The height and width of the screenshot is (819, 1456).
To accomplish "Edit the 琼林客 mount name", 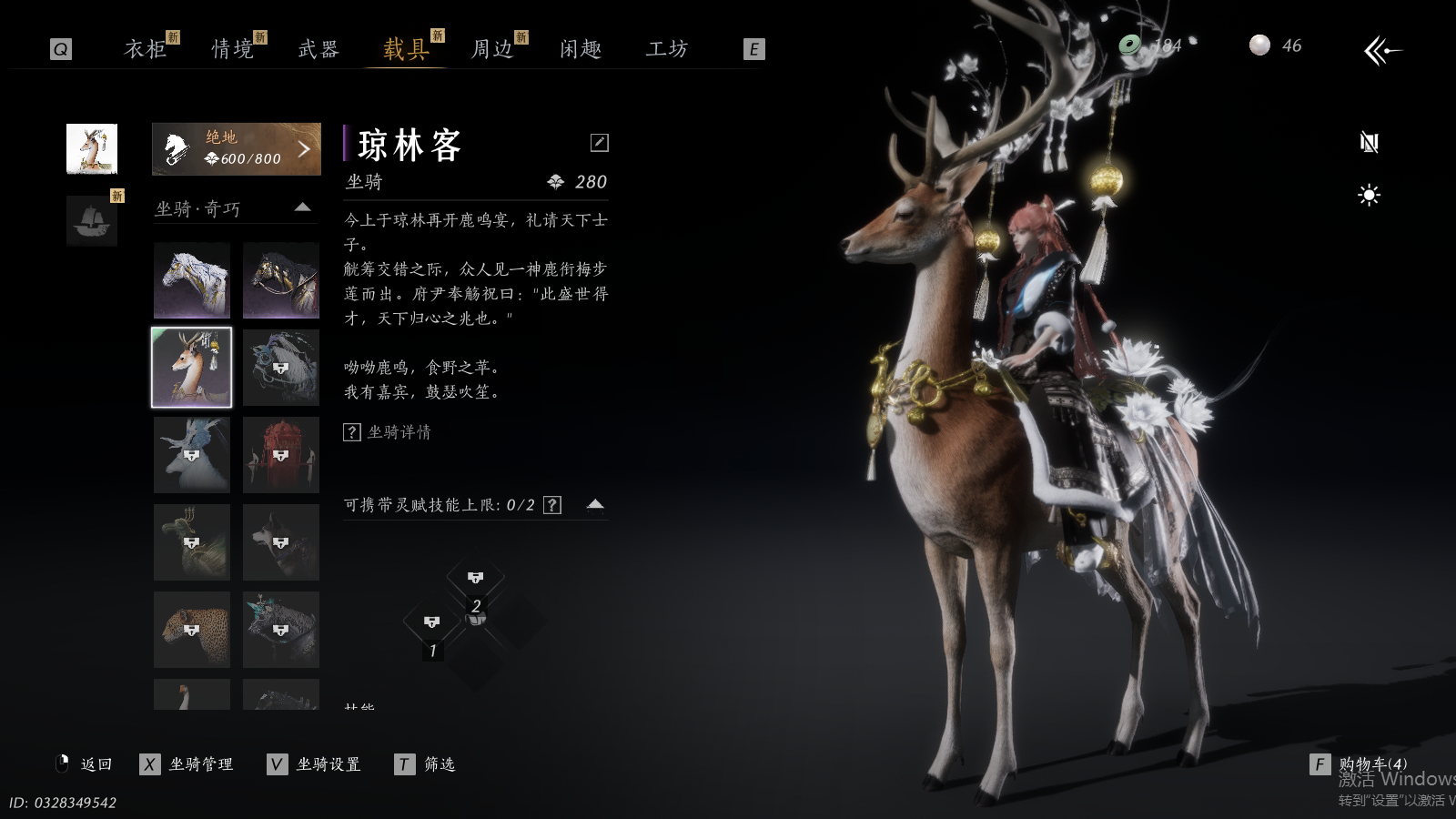I will [x=599, y=143].
